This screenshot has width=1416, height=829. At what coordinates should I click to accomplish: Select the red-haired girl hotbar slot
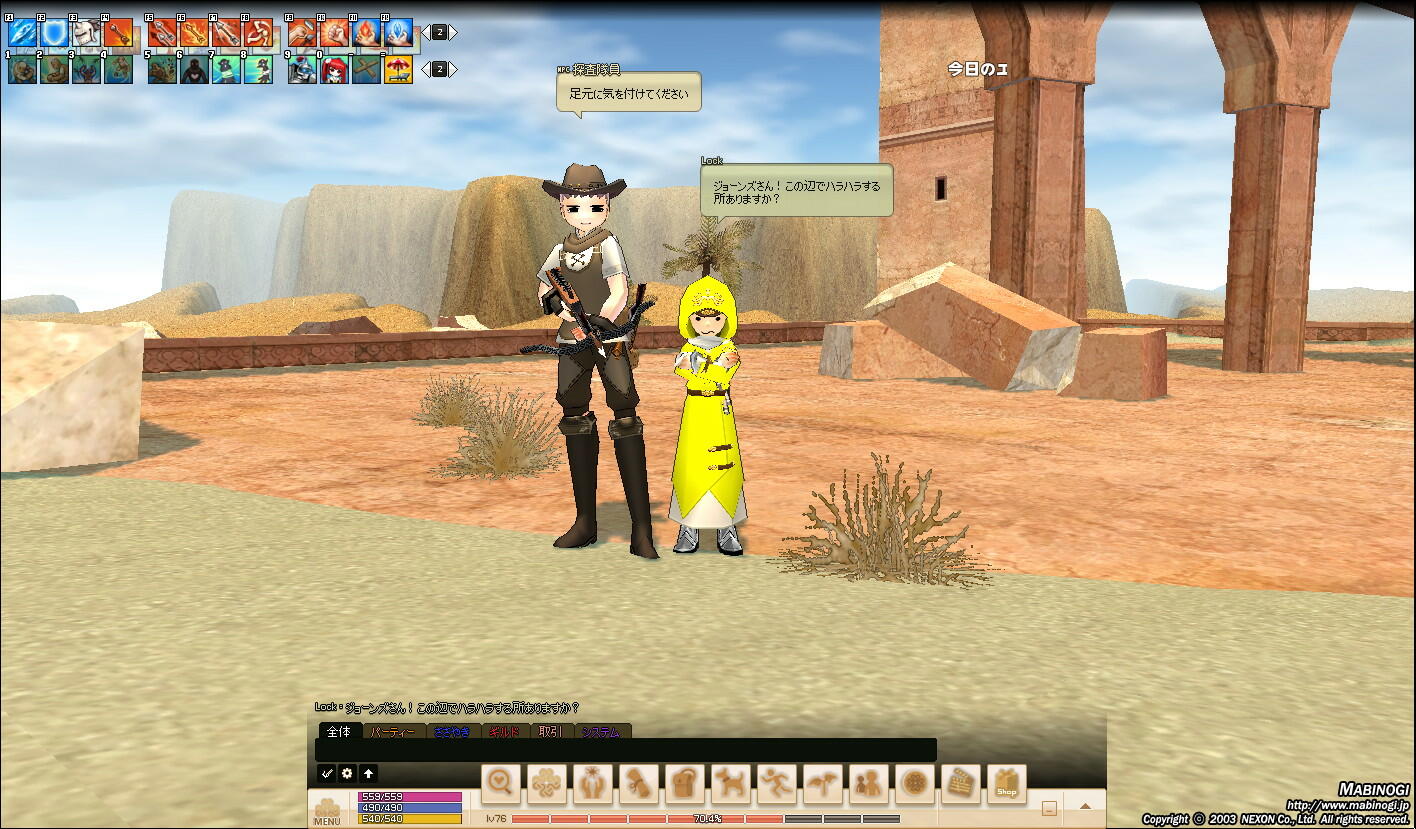tap(335, 70)
